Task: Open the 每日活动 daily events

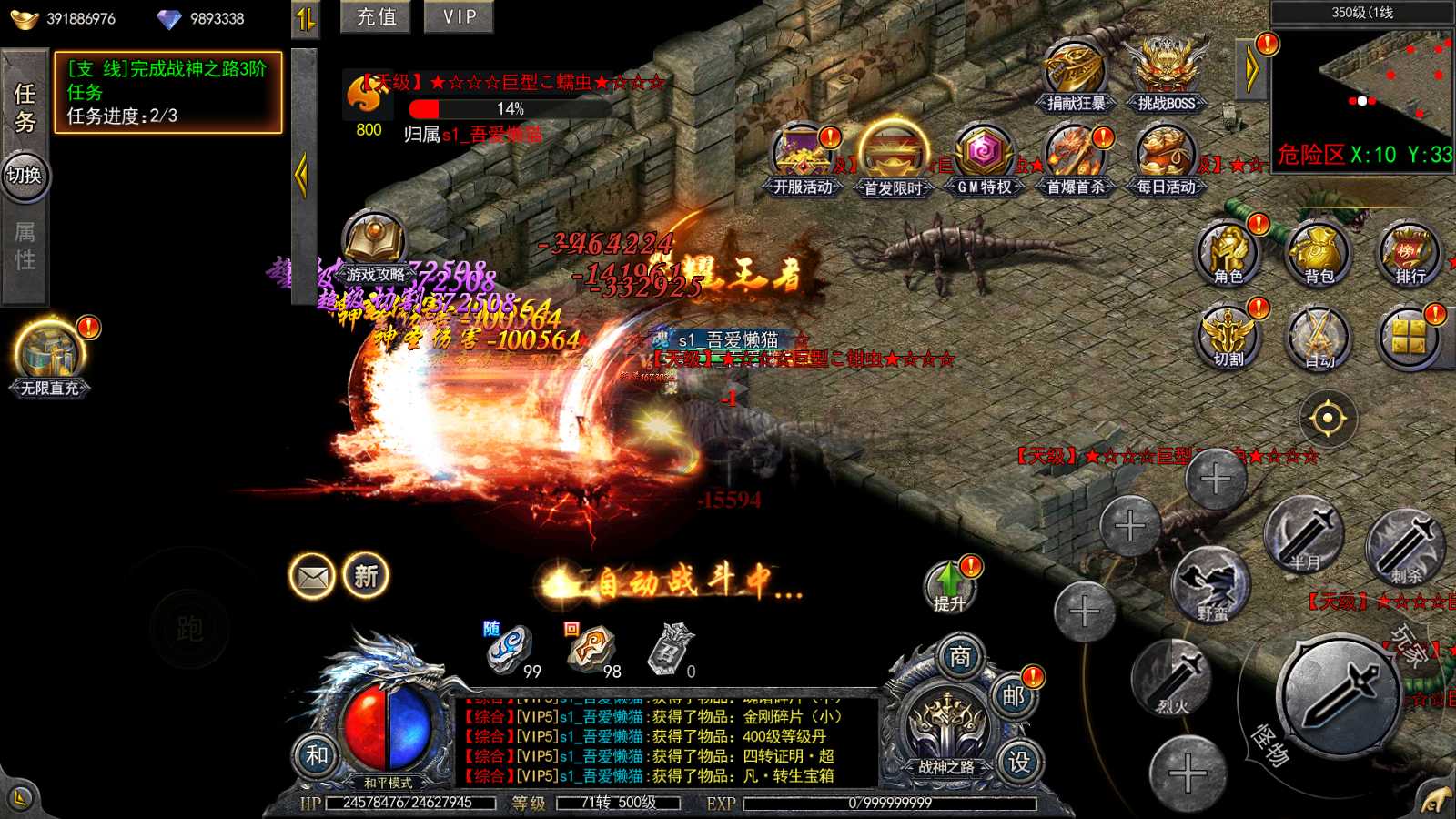Action: coord(1166,159)
